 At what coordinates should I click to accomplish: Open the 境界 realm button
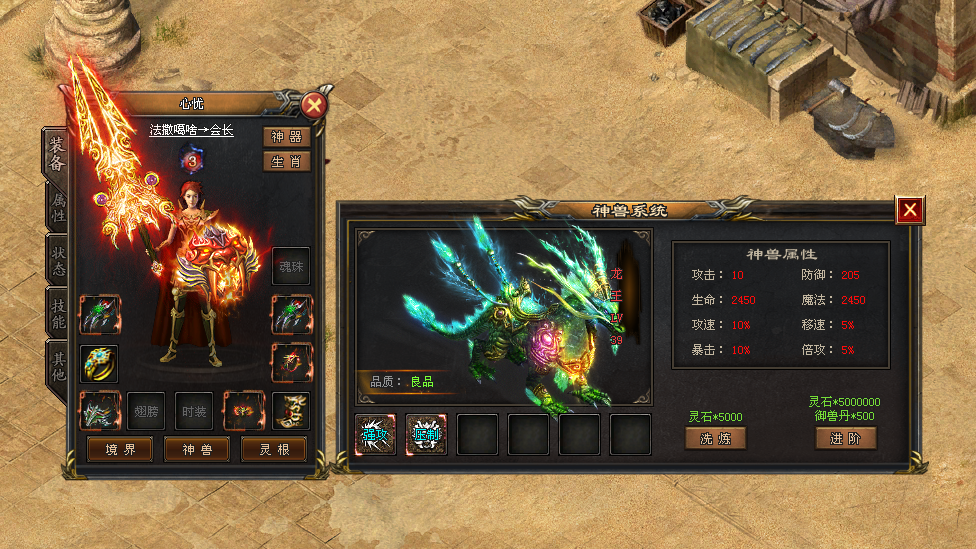[120, 450]
